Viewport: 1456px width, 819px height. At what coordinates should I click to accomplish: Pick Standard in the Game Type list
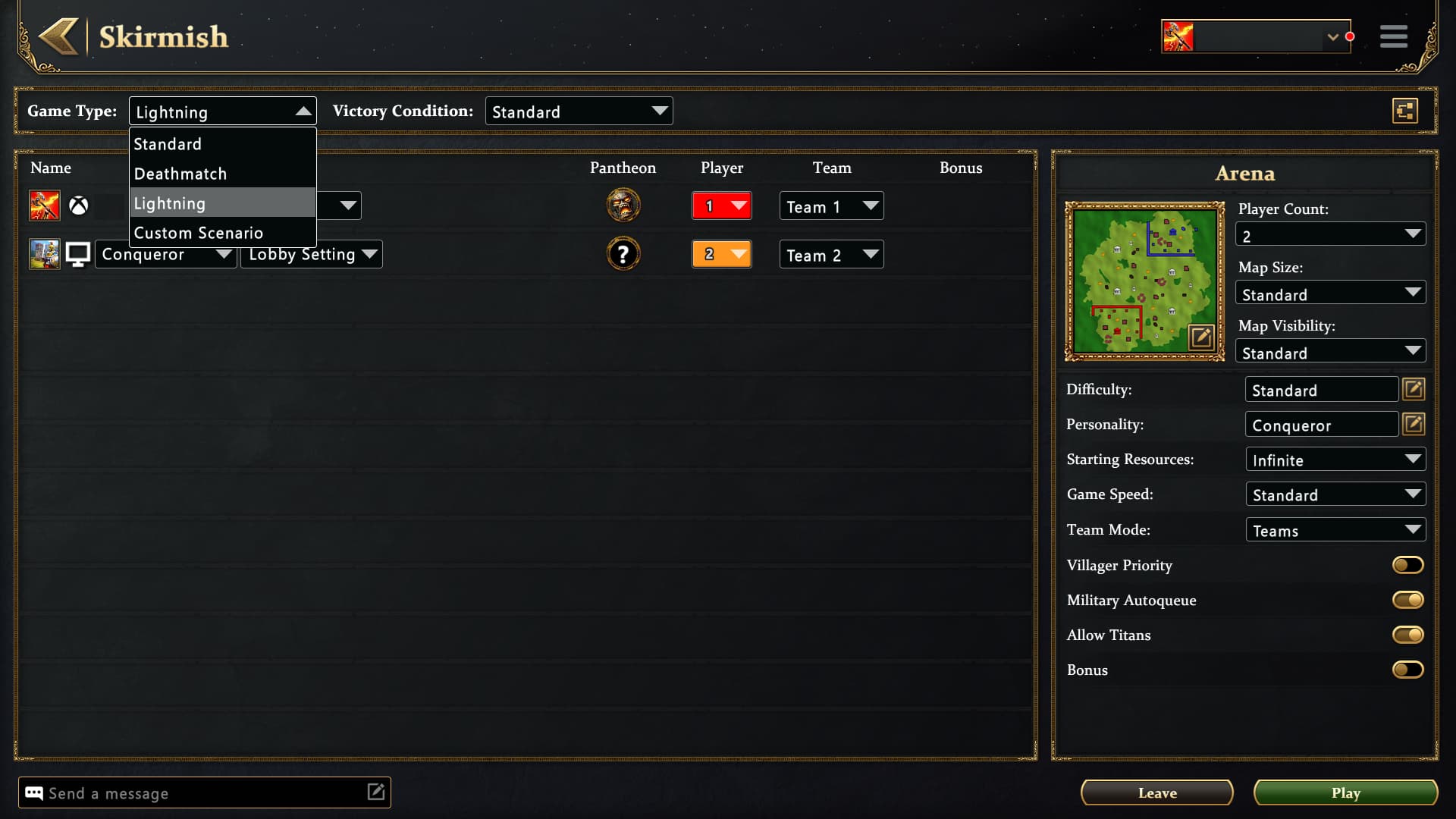168,144
